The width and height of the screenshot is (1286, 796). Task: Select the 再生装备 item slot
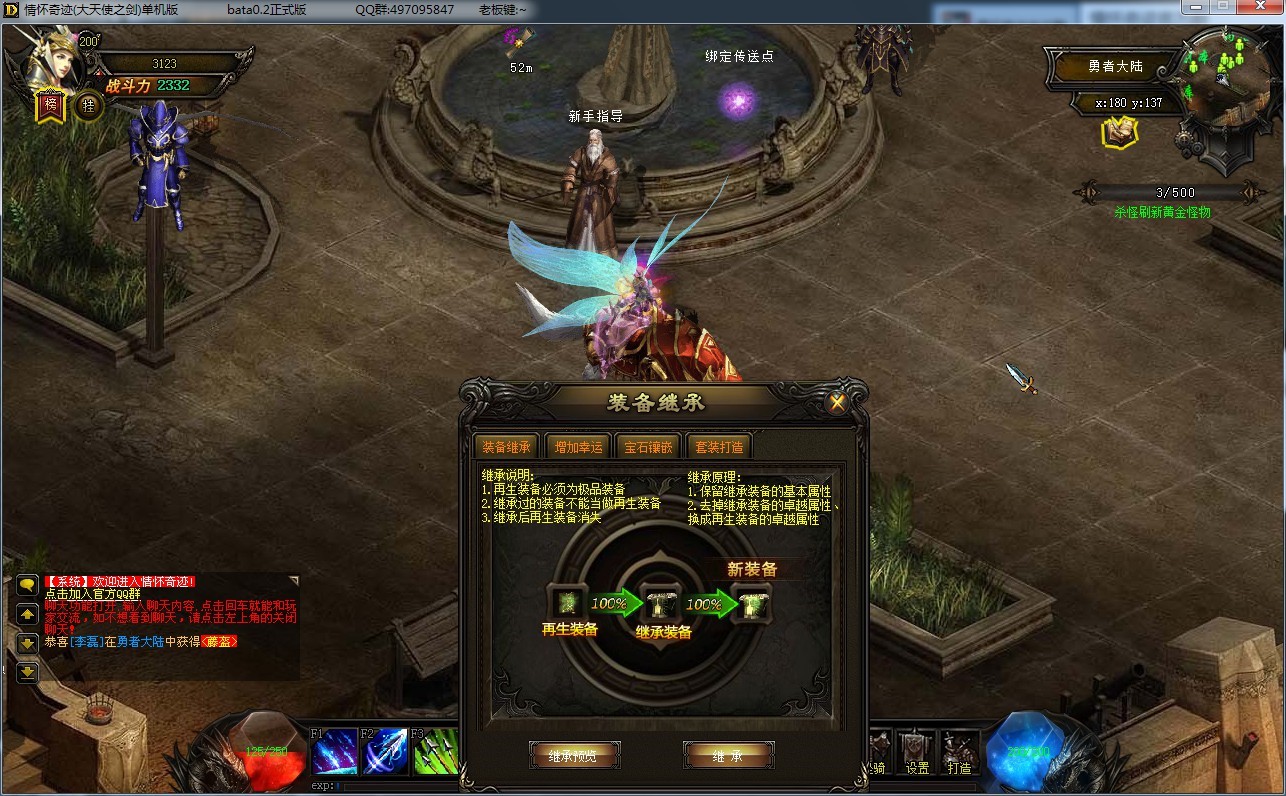(567, 602)
